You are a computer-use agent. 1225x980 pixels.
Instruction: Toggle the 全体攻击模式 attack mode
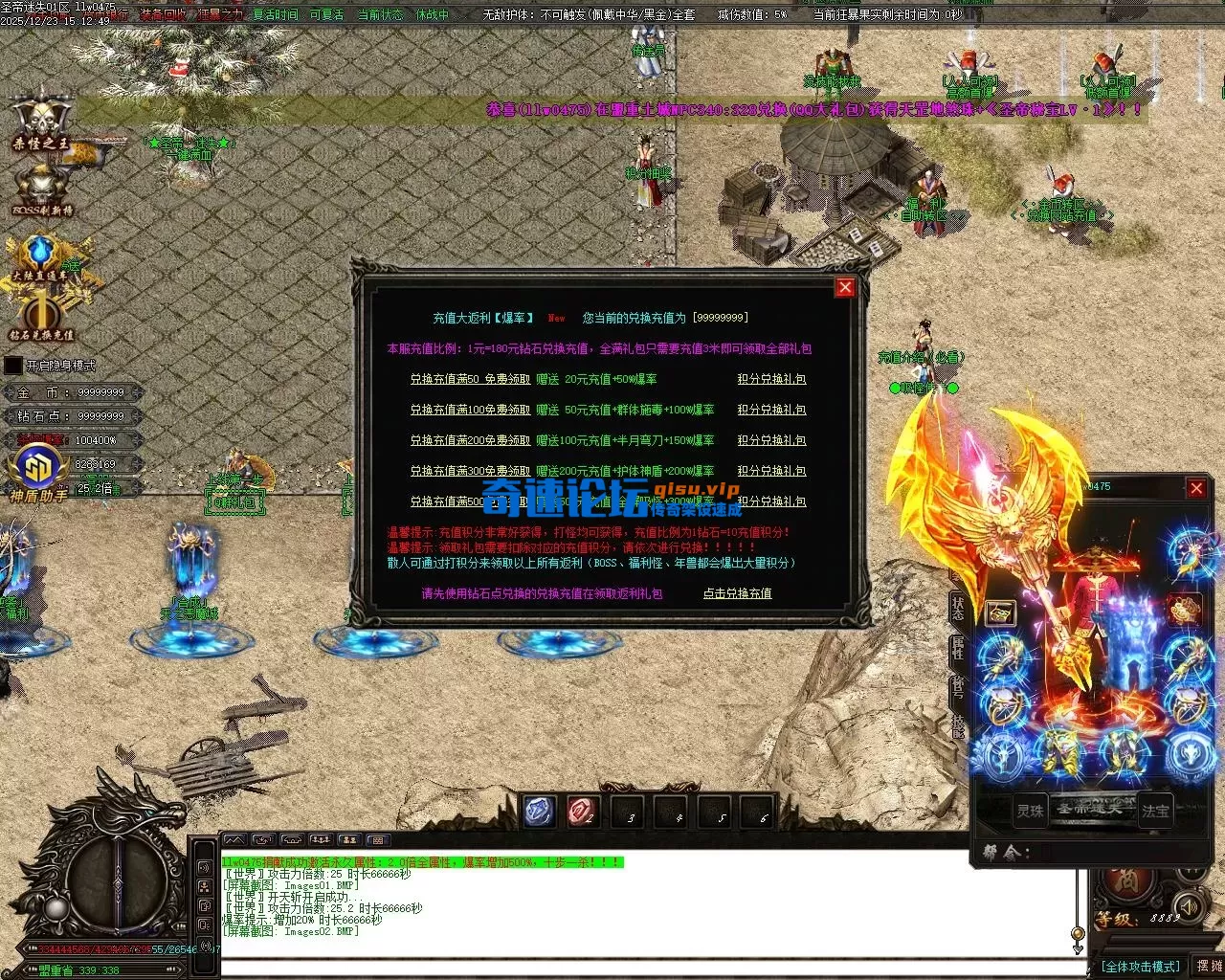click(x=1140, y=967)
